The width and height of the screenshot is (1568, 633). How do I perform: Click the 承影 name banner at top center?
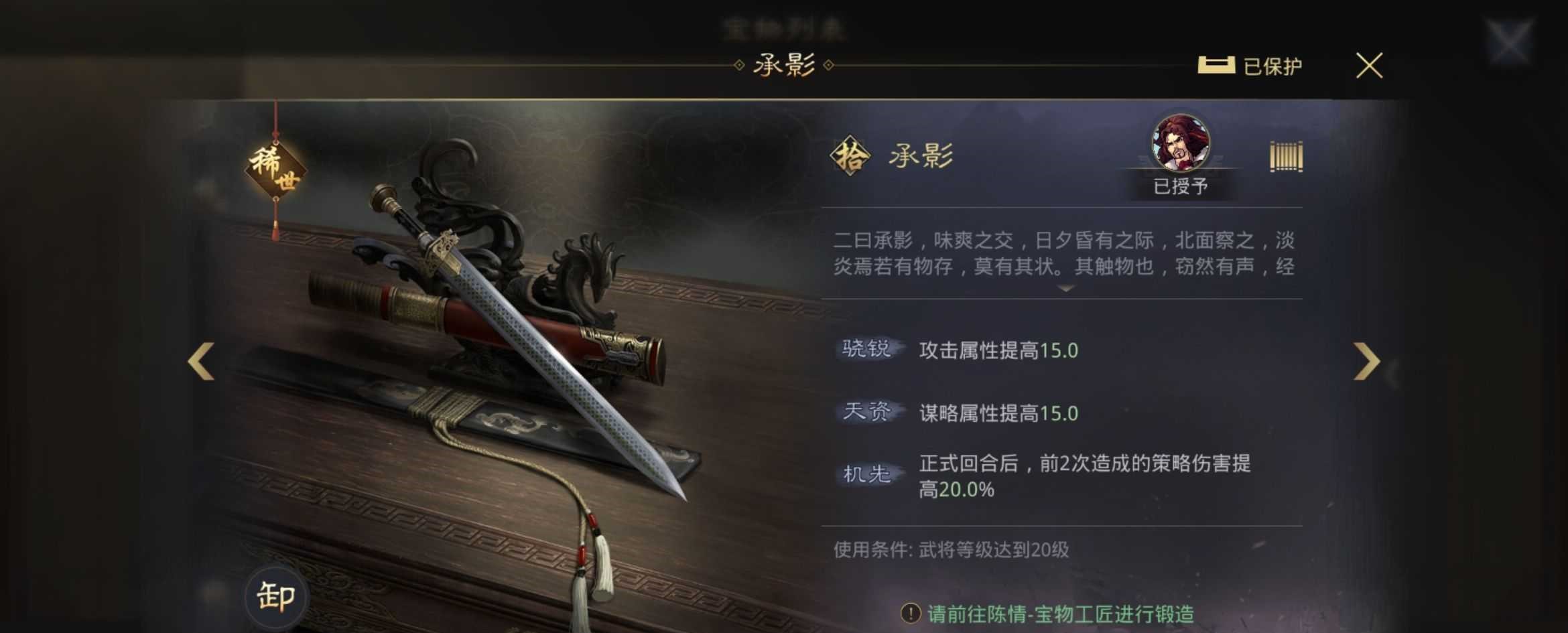[x=784, y=65]
